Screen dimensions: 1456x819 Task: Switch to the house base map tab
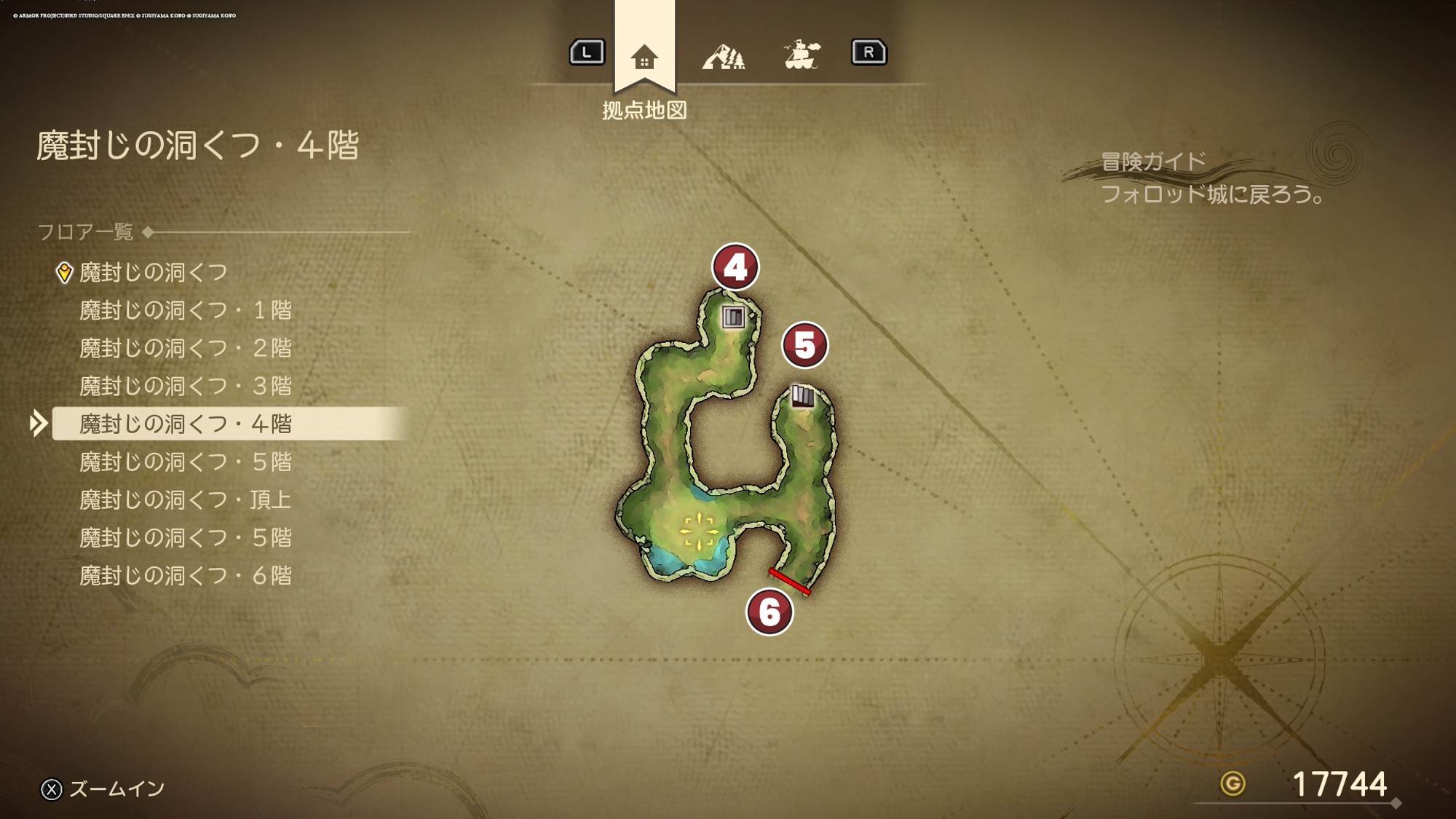(x=644, y=56)
